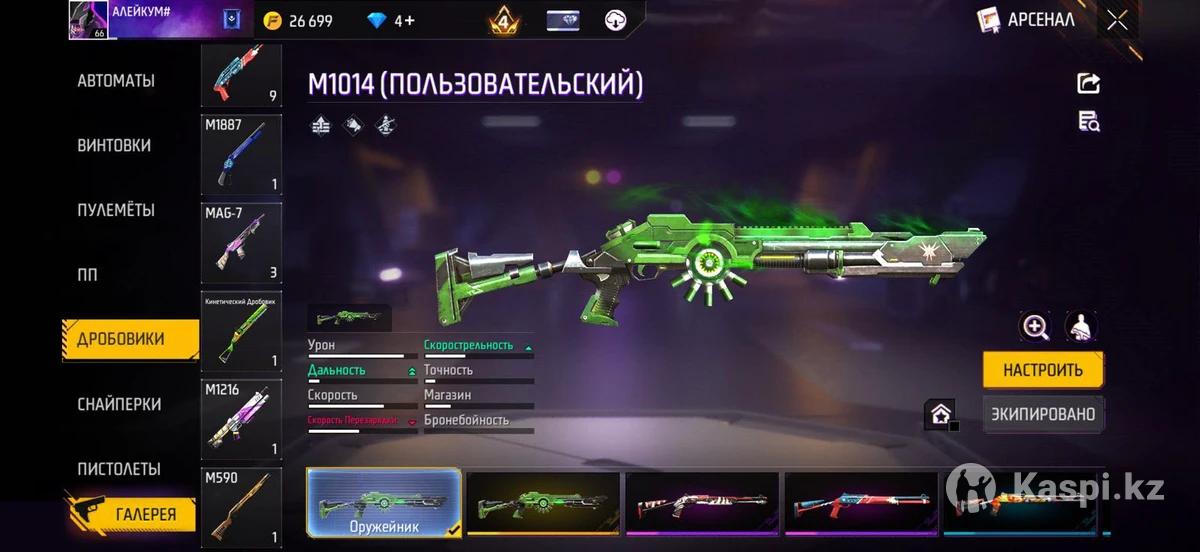This screenshot has width=1200, height=552.
Task: Choose the Снайперки category
Action: click(119, 404)
